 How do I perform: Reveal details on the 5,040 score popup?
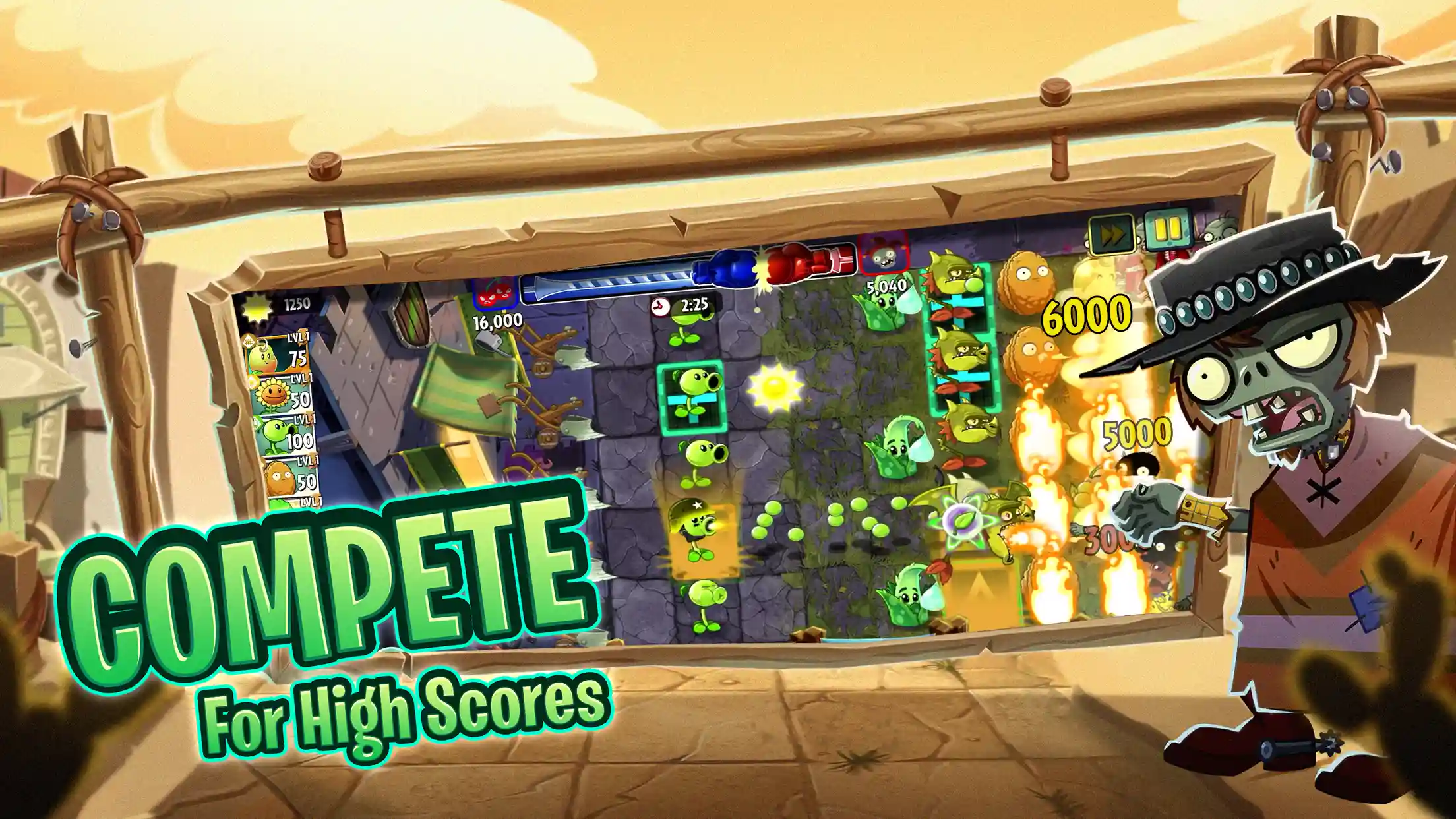[887, 286]
